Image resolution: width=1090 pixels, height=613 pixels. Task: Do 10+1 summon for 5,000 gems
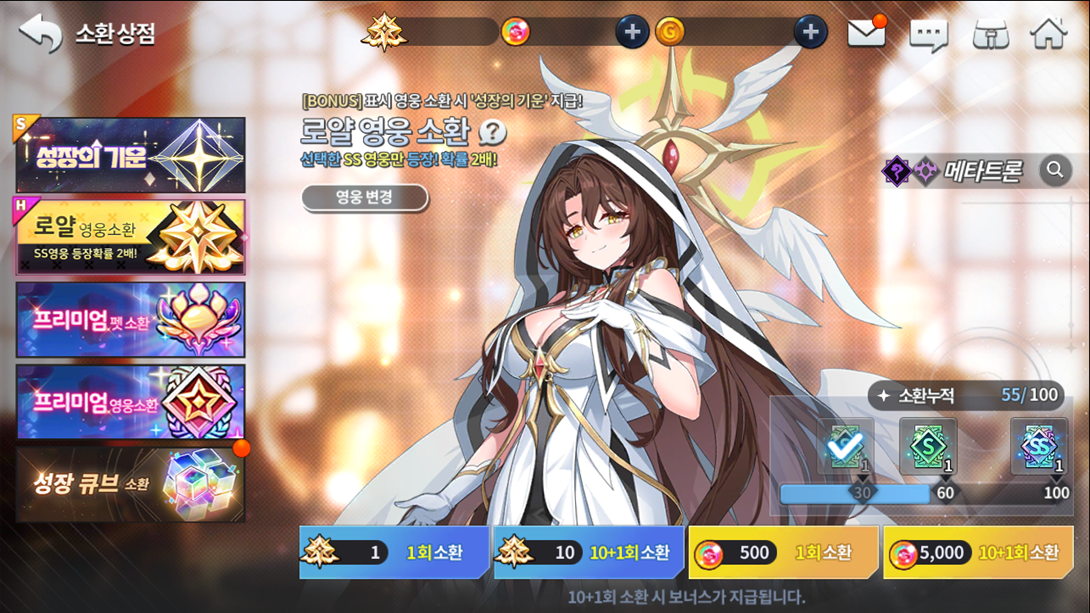tap(978, 552)
